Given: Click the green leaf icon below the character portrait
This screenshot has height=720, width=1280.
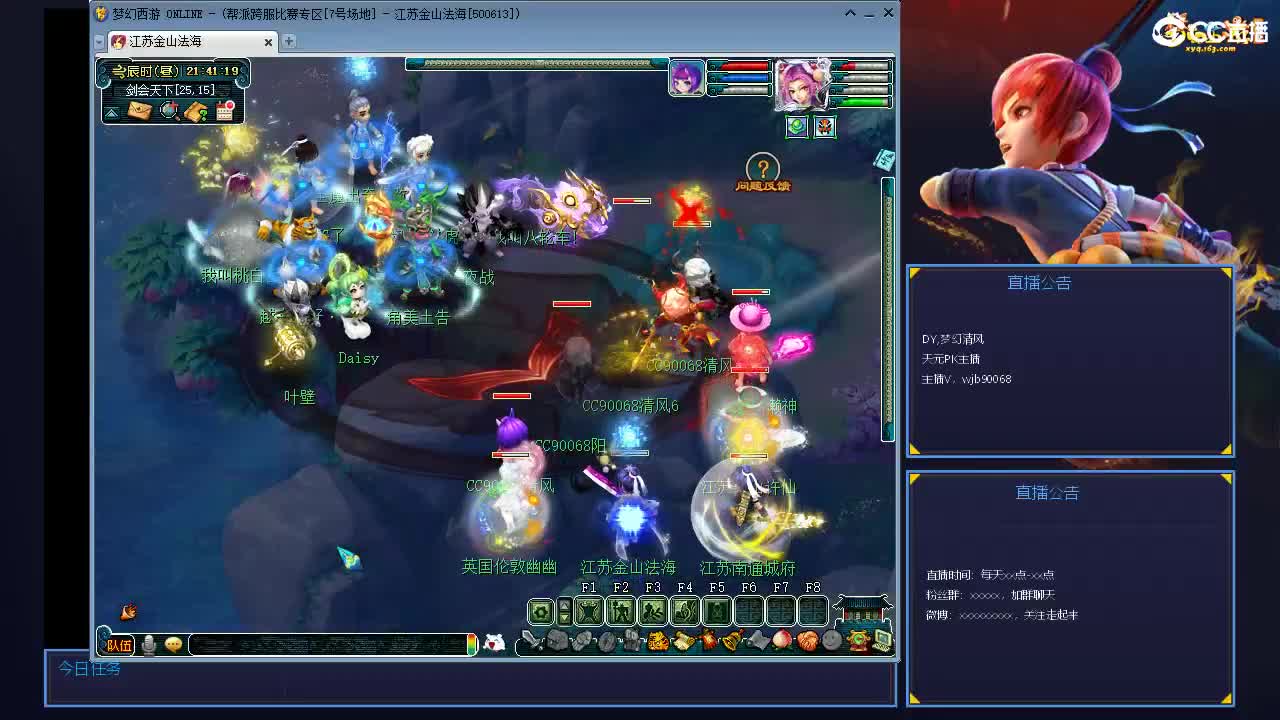Looking at the screenshot, I should 796,126.
